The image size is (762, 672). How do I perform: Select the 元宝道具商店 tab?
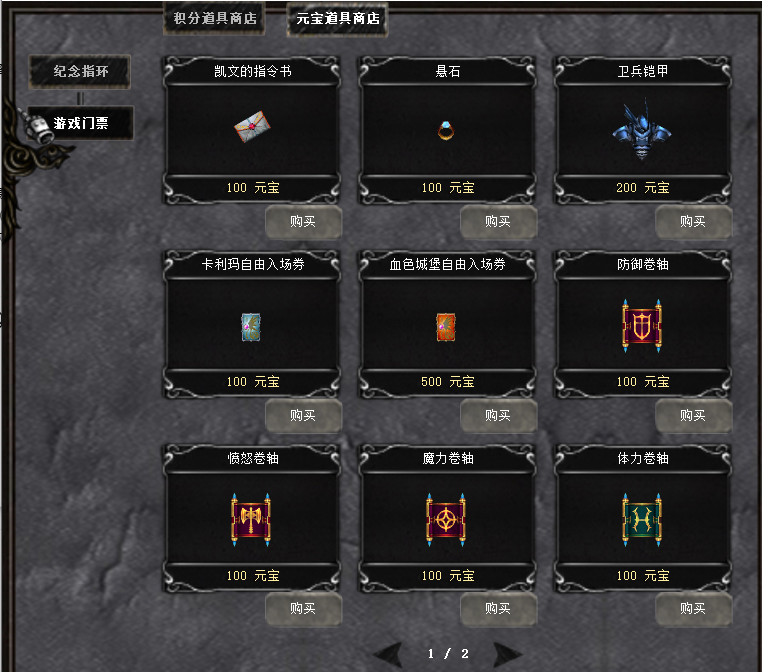(337, 18)
